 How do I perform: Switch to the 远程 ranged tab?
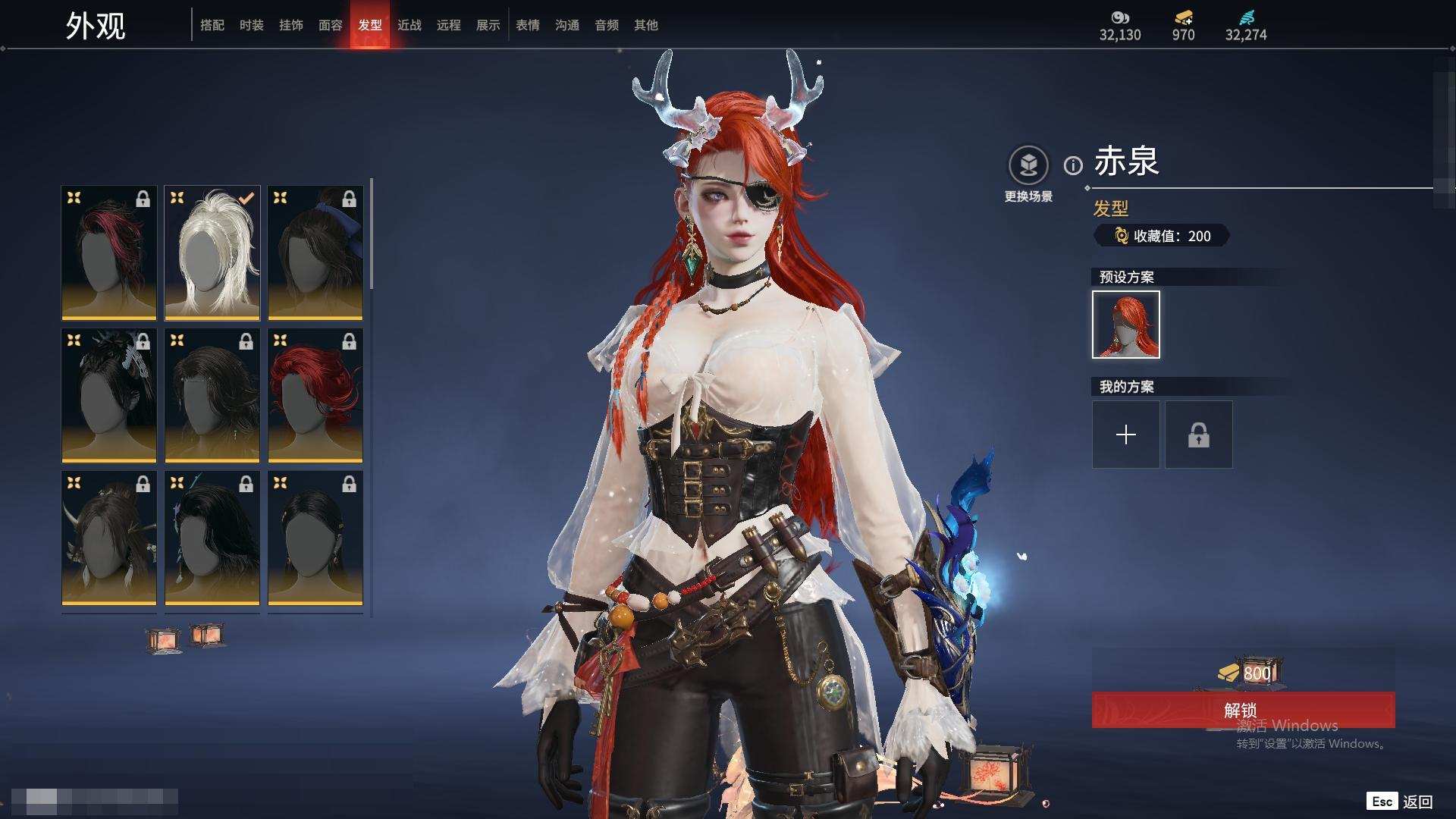pyautogui.click(x=449, y=25)
